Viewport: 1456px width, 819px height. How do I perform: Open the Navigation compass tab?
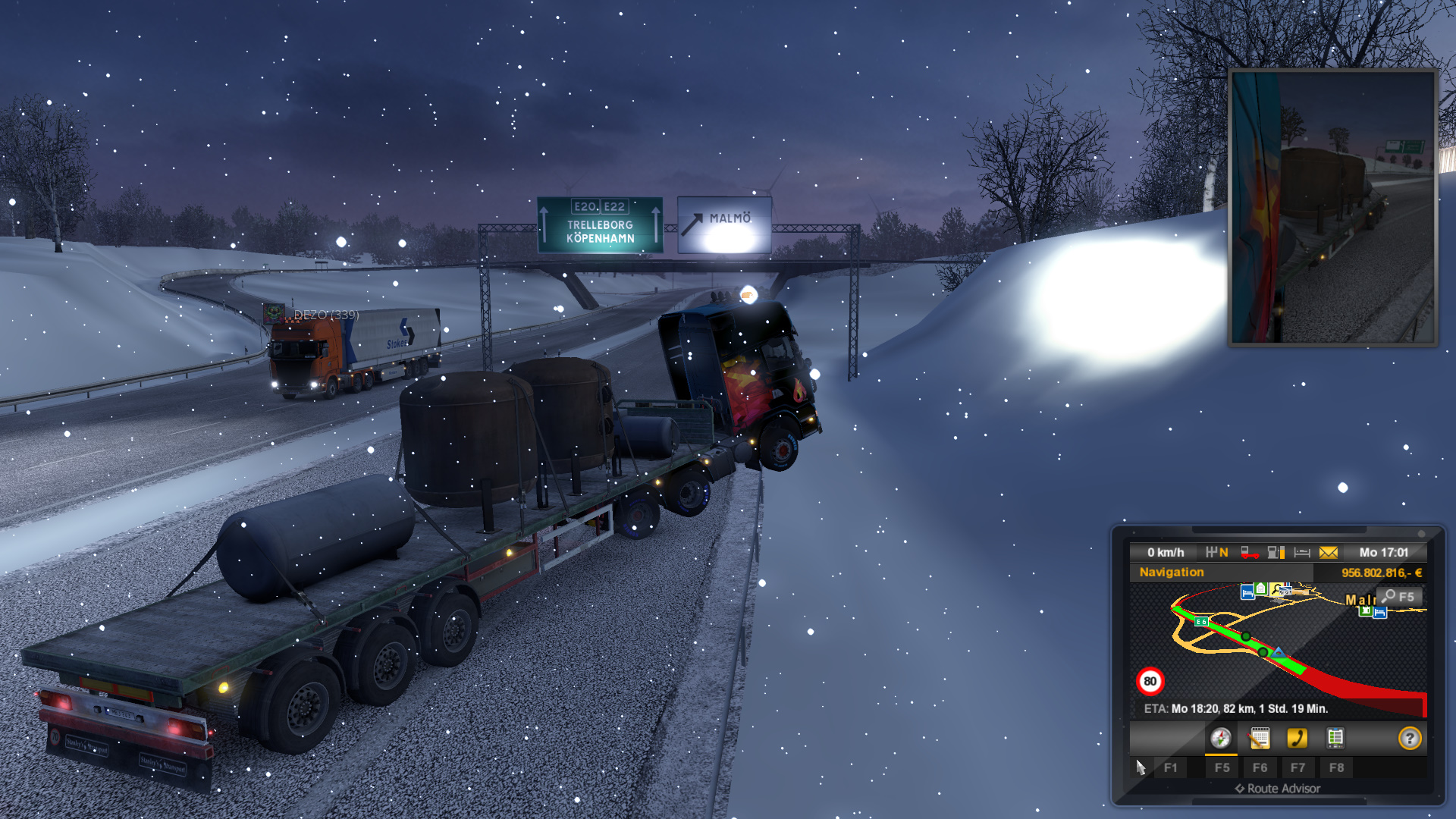pyautogui.click(x=1220, y=738)
